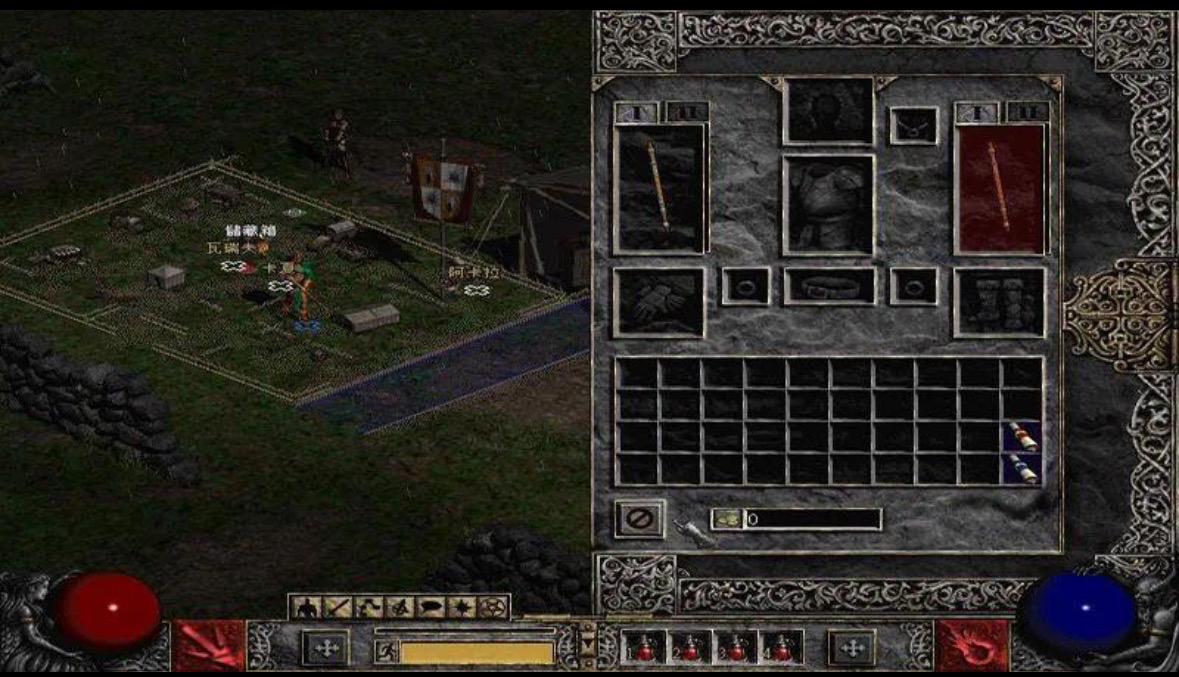Open the right-click skill selector

971,646
